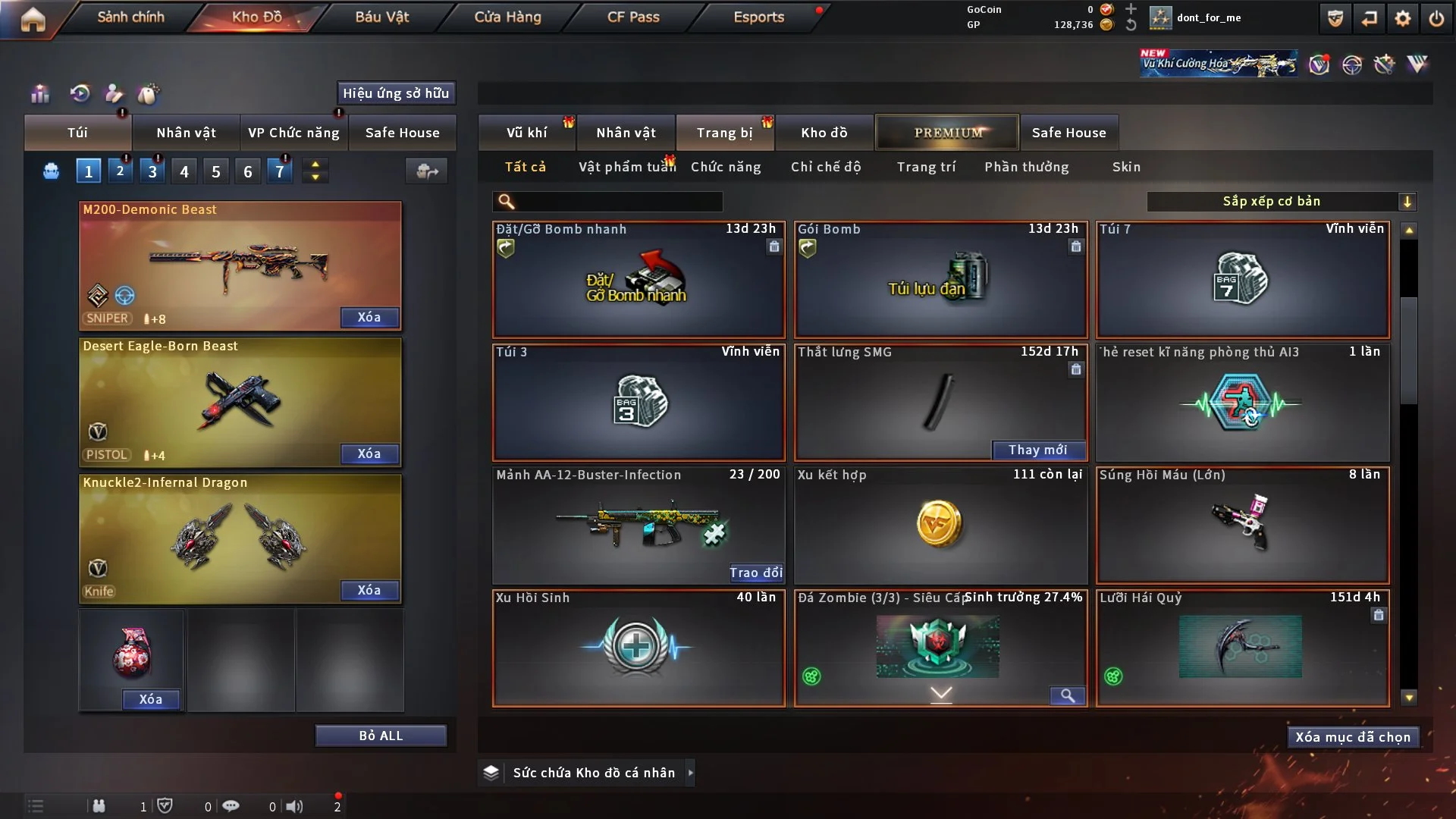Click the inventory search field

pyautogui.click(x=618, y=201)
